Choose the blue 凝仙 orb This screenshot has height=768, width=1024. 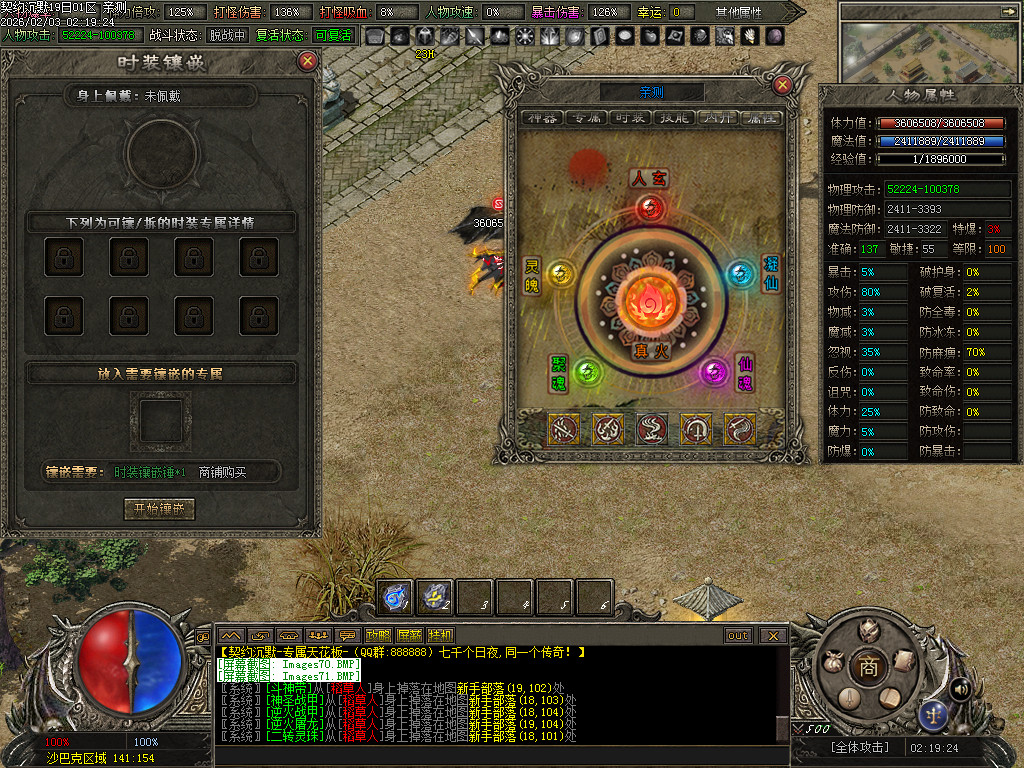(x=740, y=274)
